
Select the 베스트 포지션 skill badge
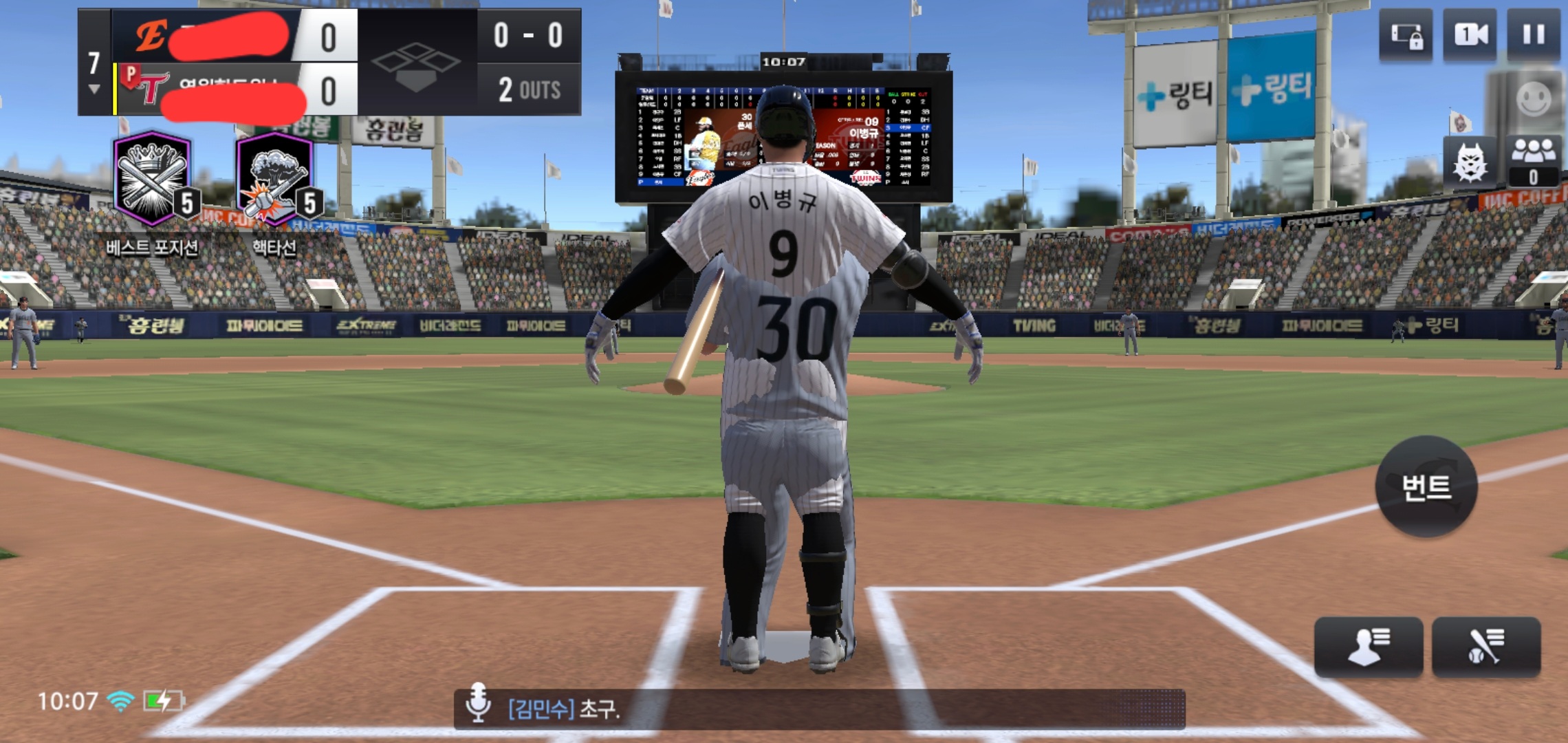153,180
